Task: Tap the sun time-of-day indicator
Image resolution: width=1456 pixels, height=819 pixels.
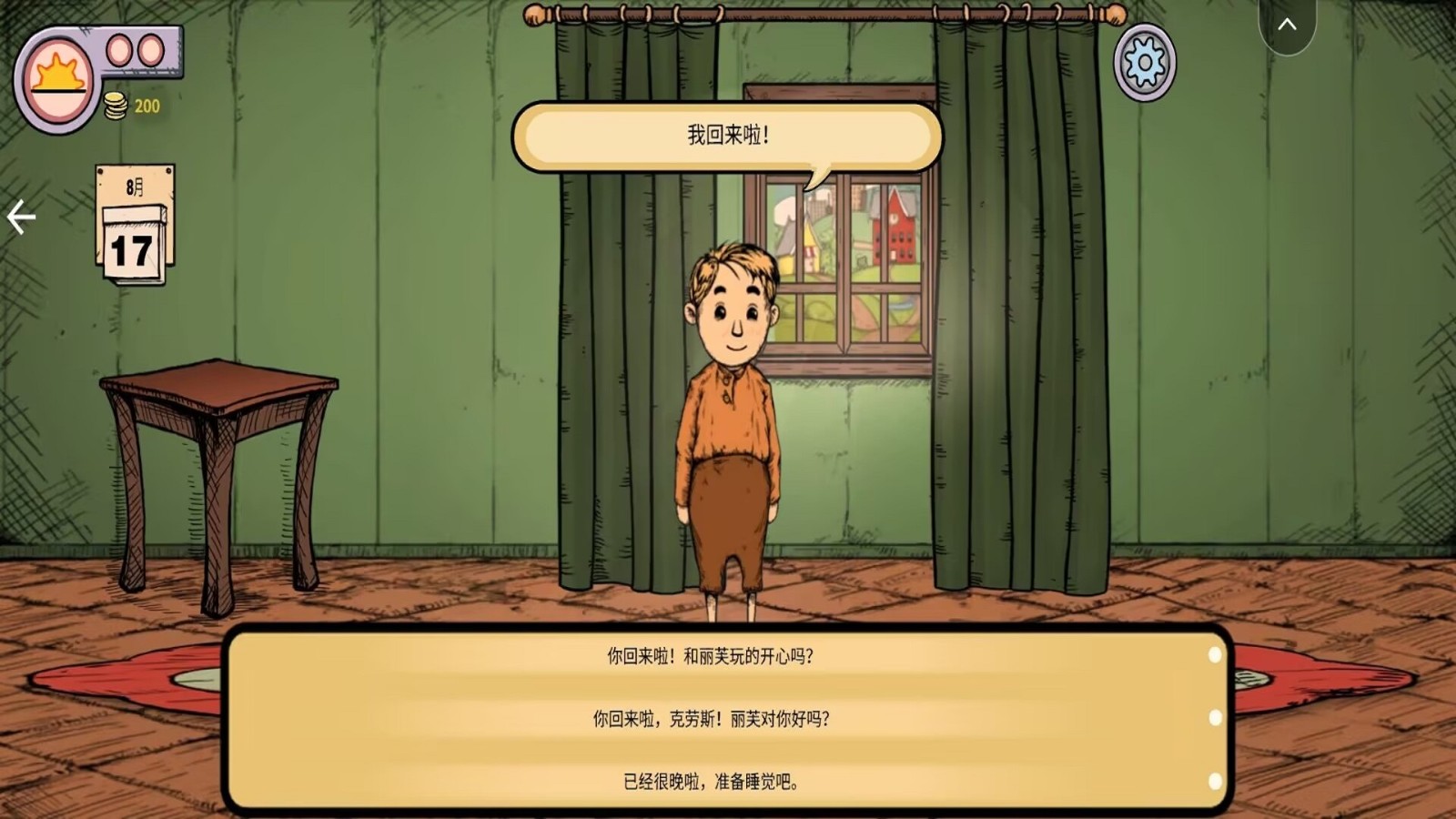Action: 58,77
